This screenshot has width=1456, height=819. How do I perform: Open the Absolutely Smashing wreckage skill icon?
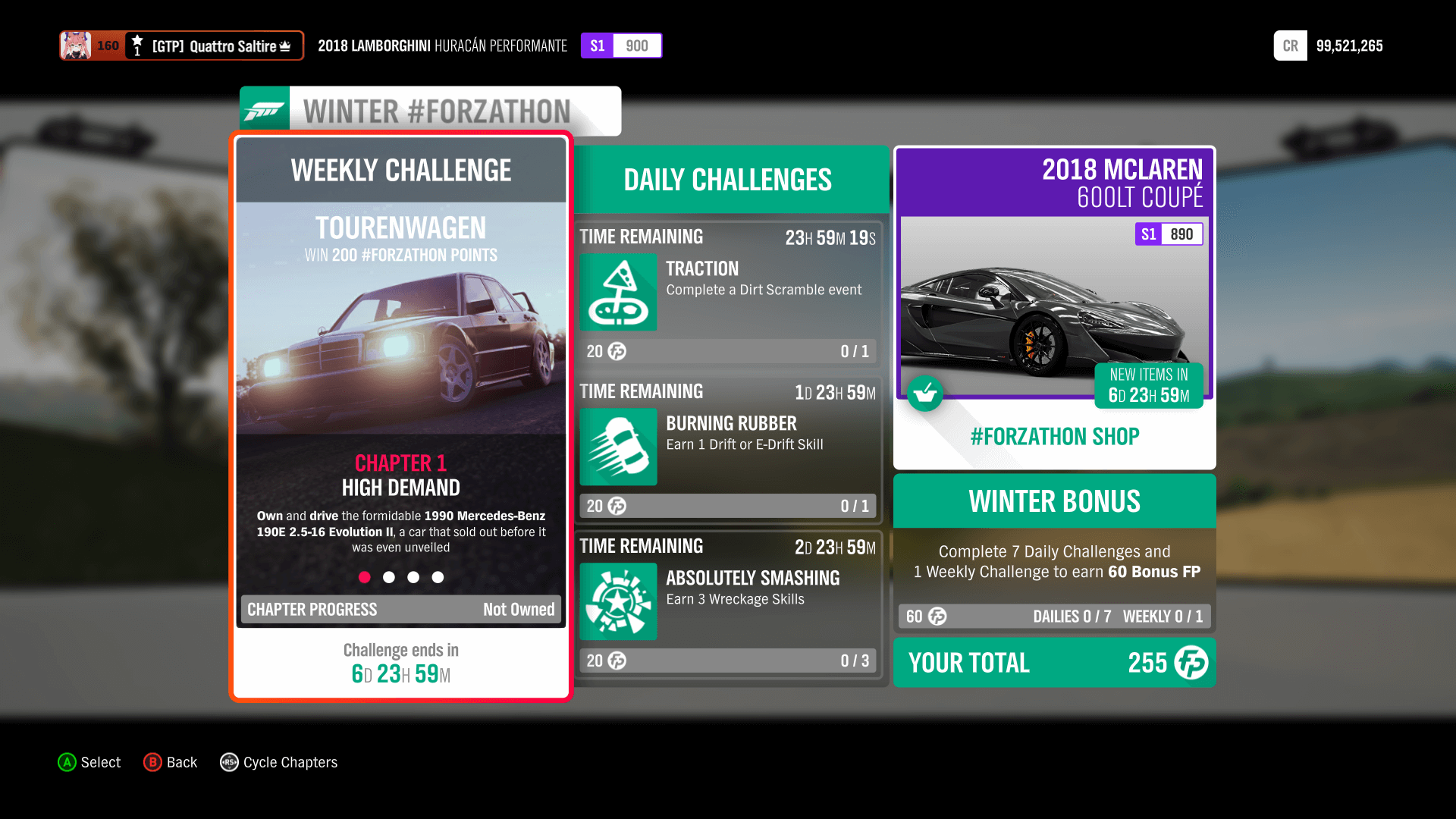[618, 601]
